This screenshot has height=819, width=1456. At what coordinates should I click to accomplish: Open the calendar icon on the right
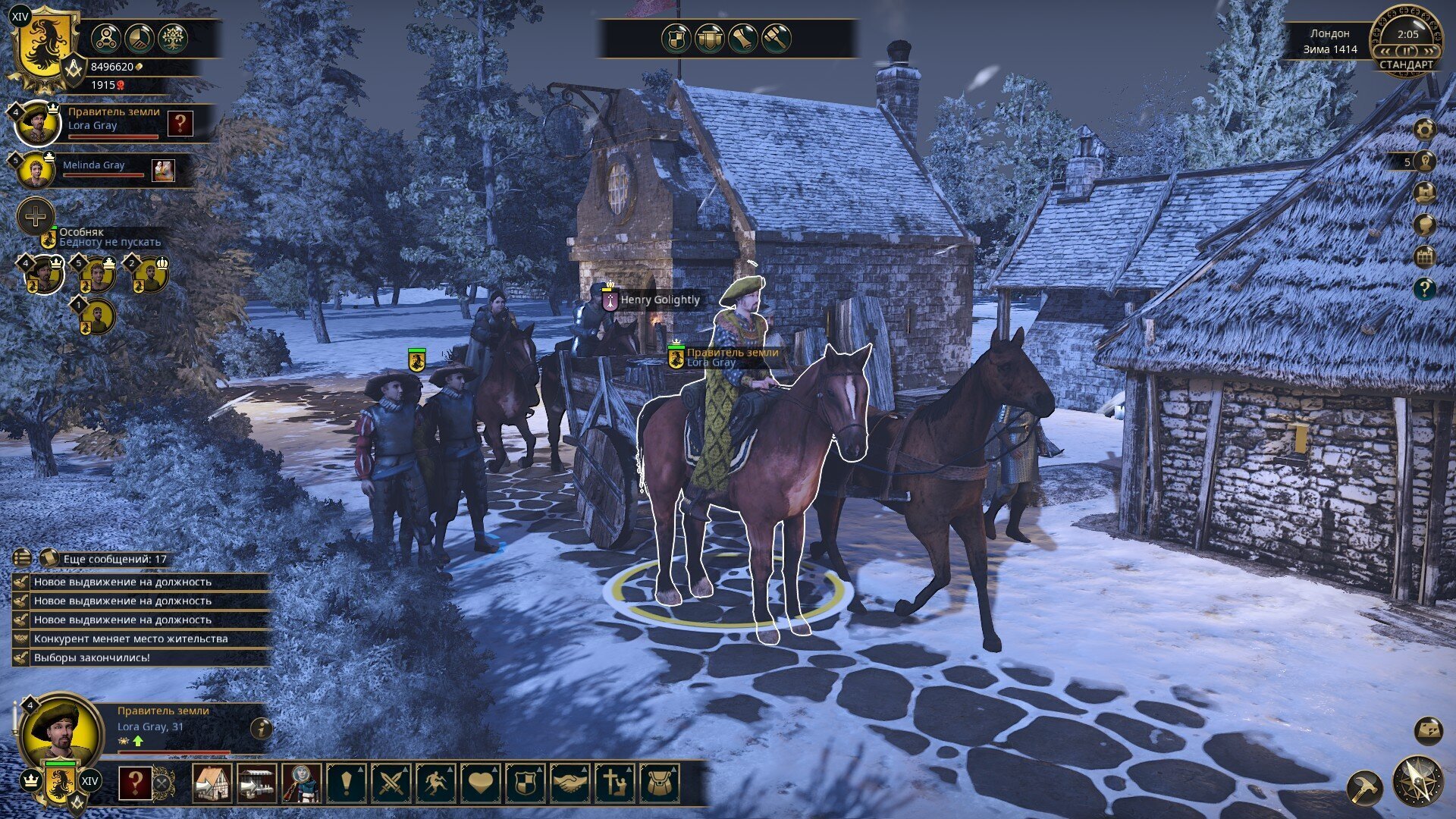pos(1425,257)
